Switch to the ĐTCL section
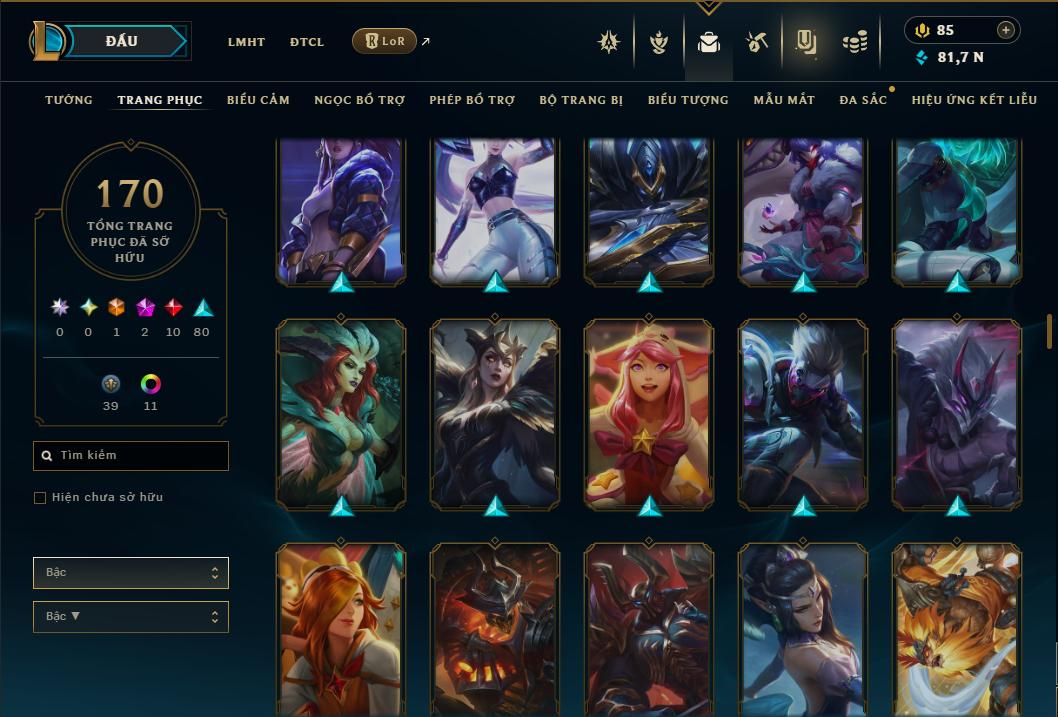1058x717 pixels. coord(307,42)
